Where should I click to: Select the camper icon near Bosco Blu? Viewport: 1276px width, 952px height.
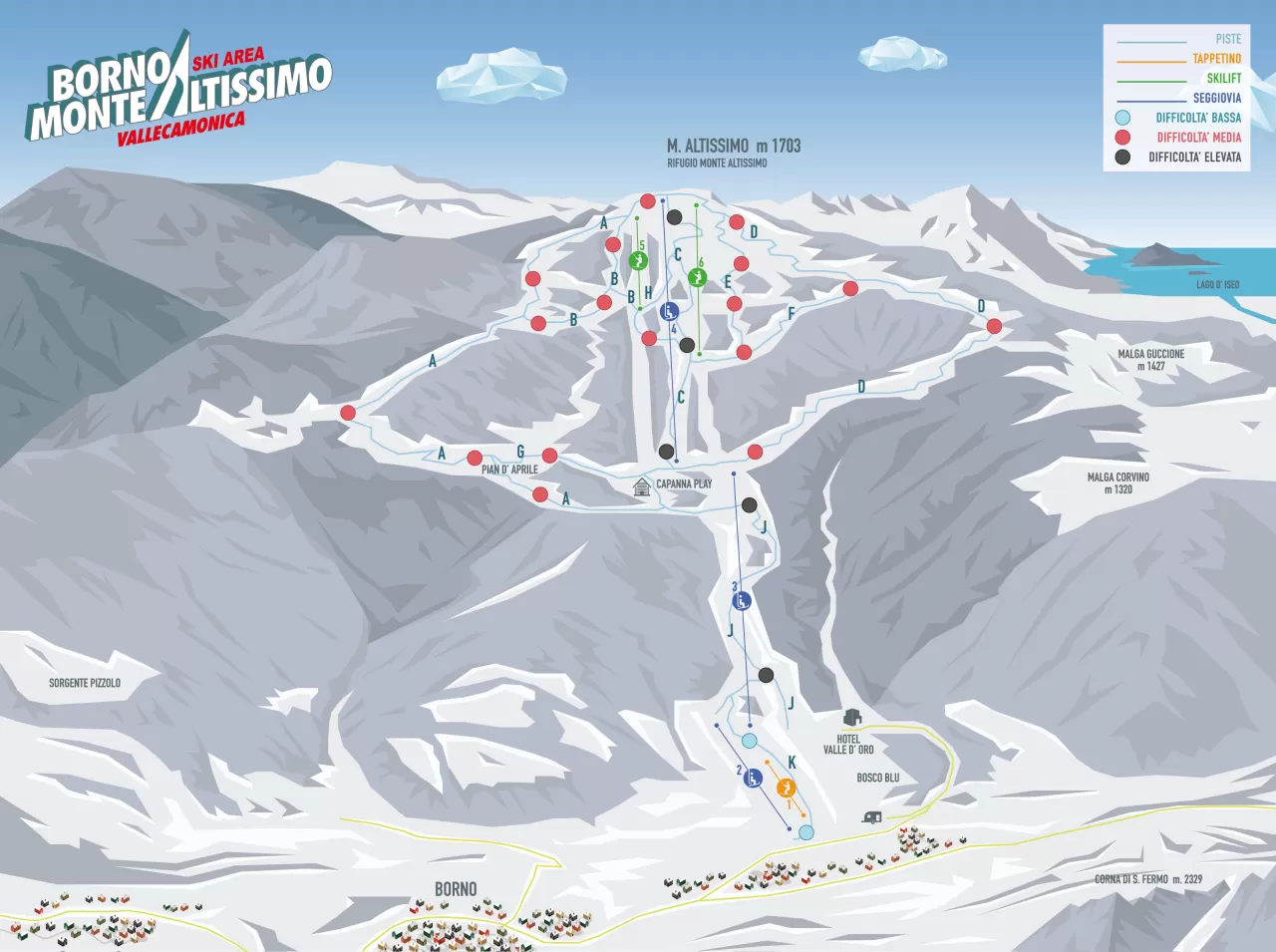click(871, 817)
